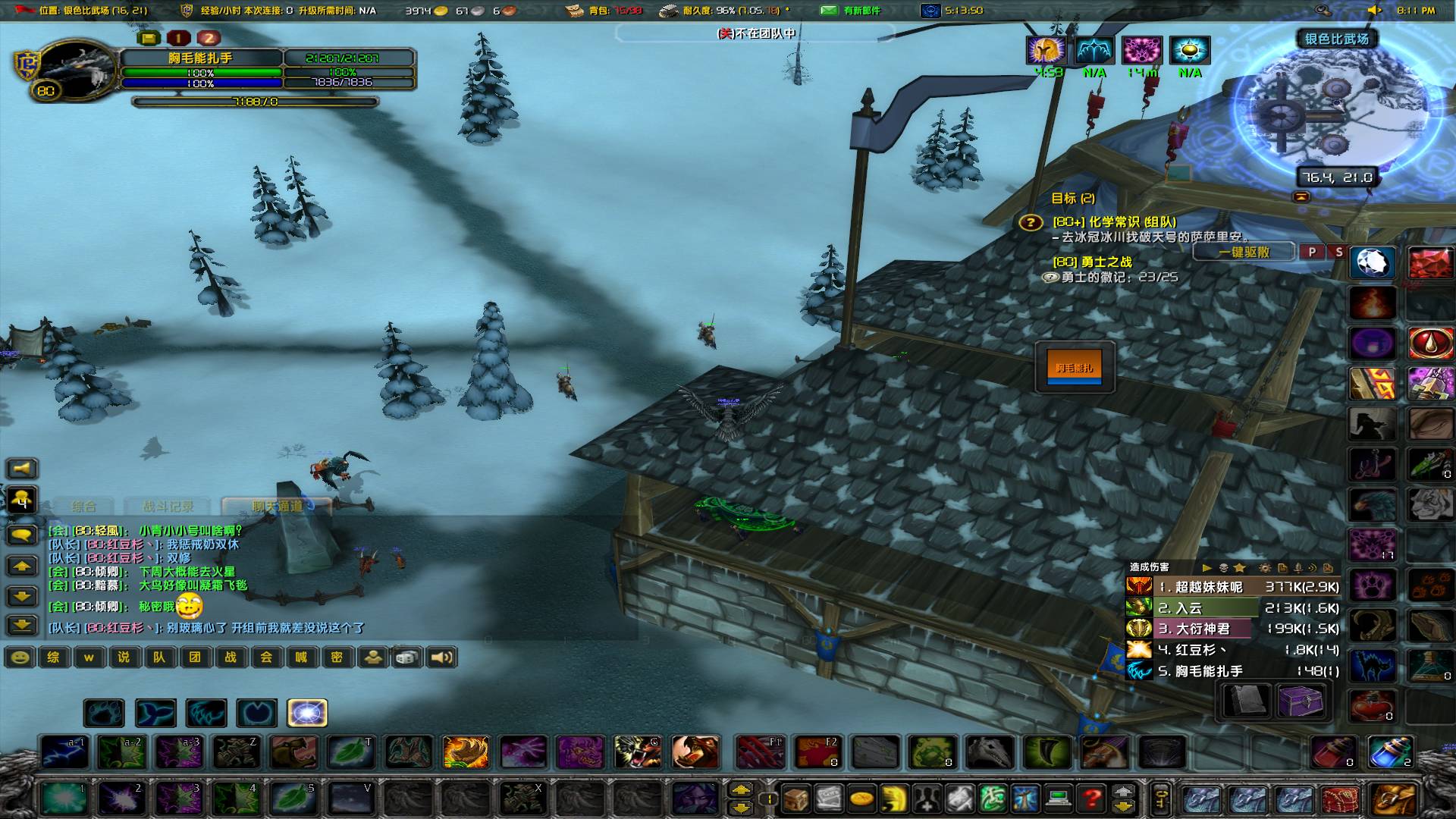Select the 化学常识 quest in tracker
The image size is (1456, 819).
click(x=1114, y=221)
